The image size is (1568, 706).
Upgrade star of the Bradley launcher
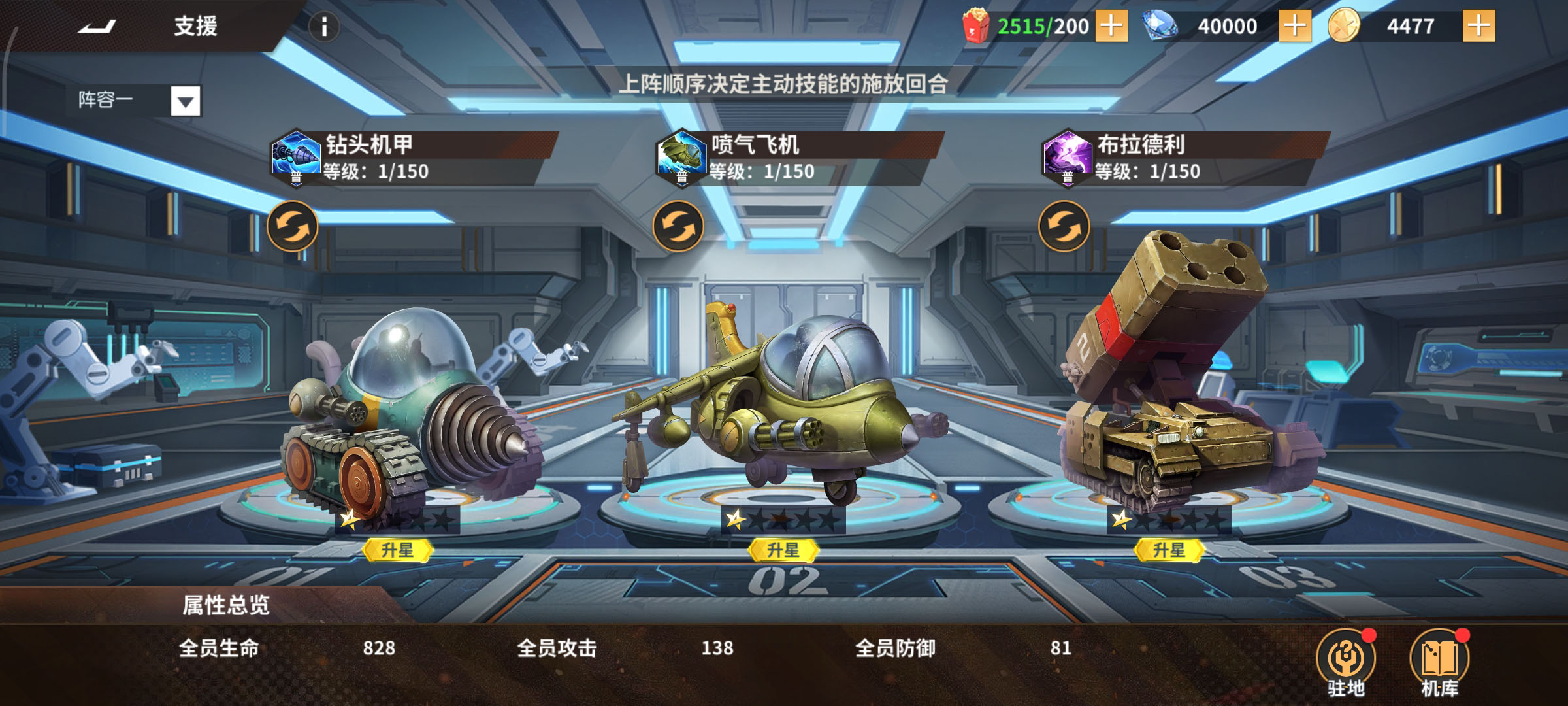tap(1168, 550)
